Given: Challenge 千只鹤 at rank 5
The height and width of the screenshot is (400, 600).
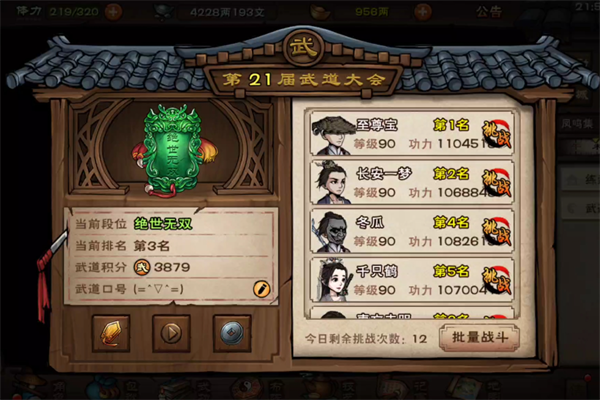Looking at the screenshot, I should pos(495,281).
